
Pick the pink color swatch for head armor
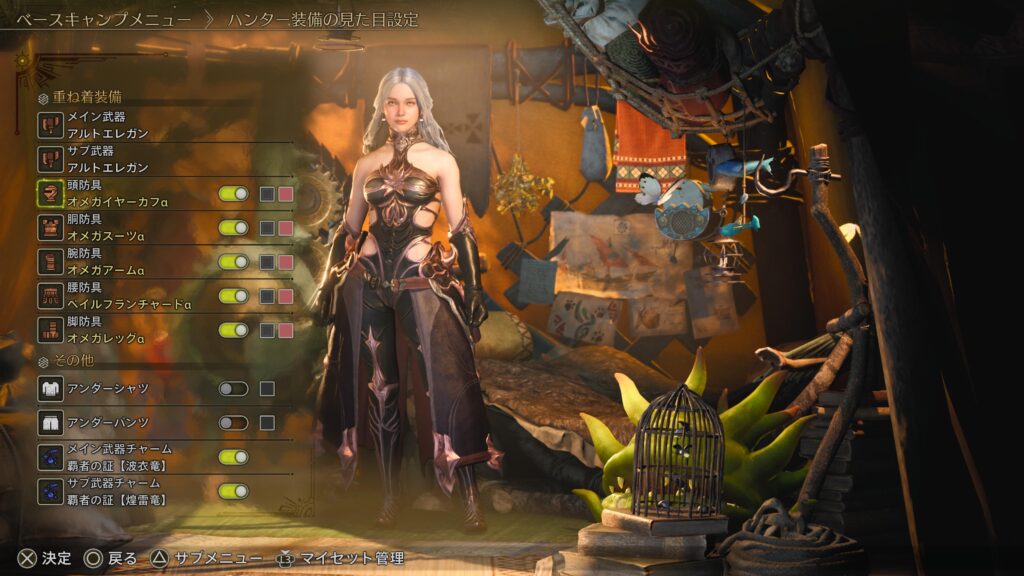pyautogui.click(x=285, y=194)
